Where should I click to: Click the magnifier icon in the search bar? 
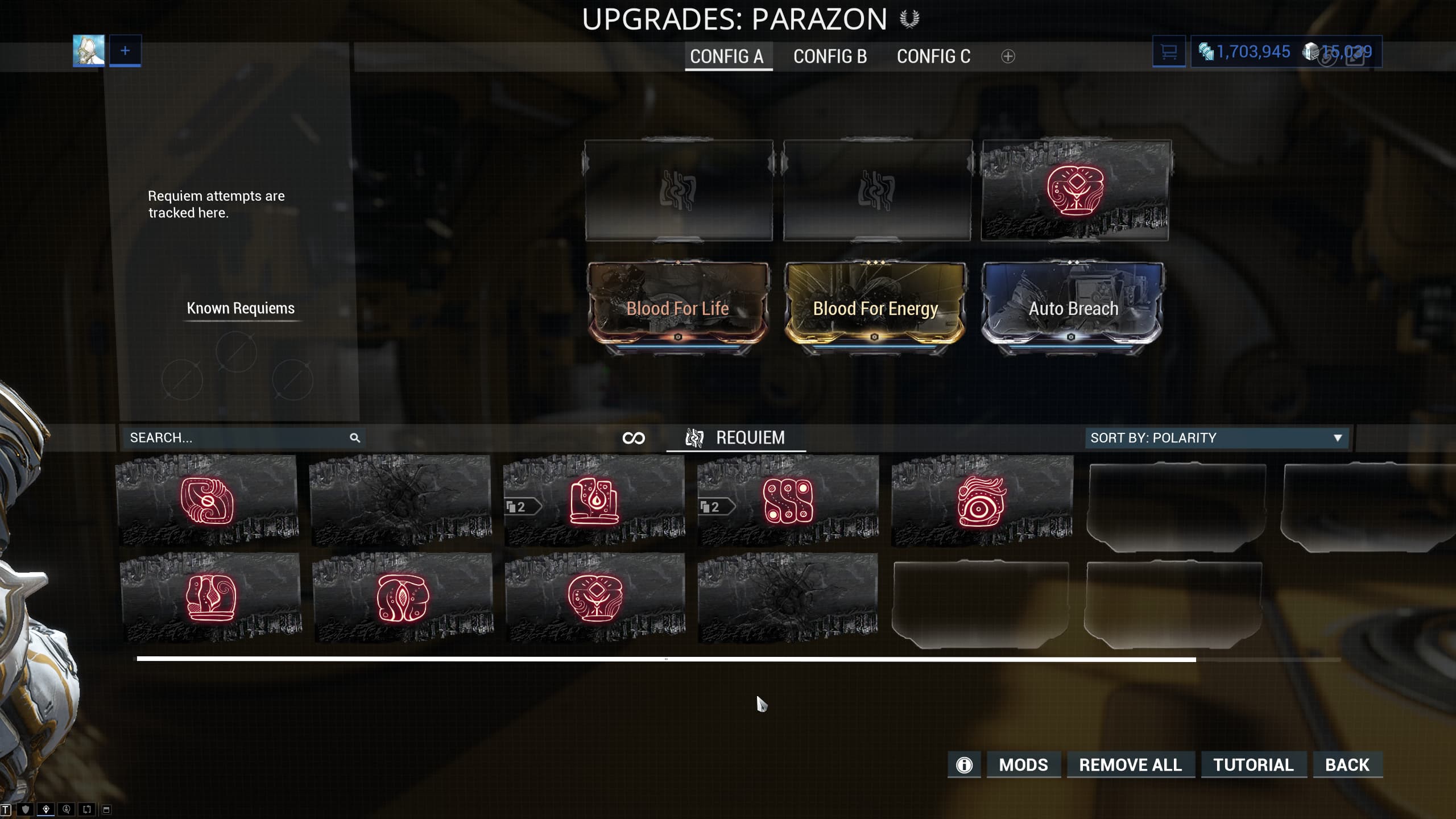coord(355,438)
